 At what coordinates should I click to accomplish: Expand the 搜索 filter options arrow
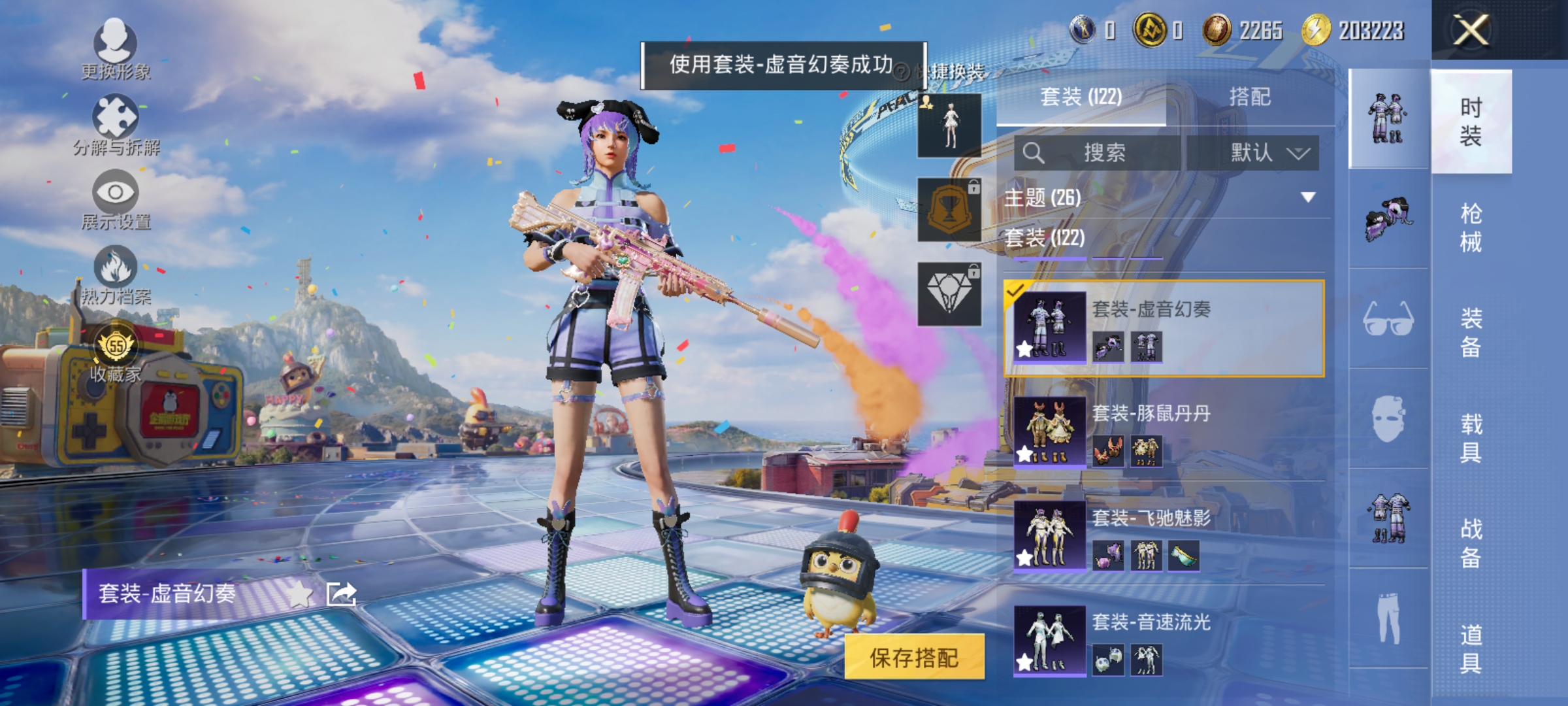[1300, 153]
